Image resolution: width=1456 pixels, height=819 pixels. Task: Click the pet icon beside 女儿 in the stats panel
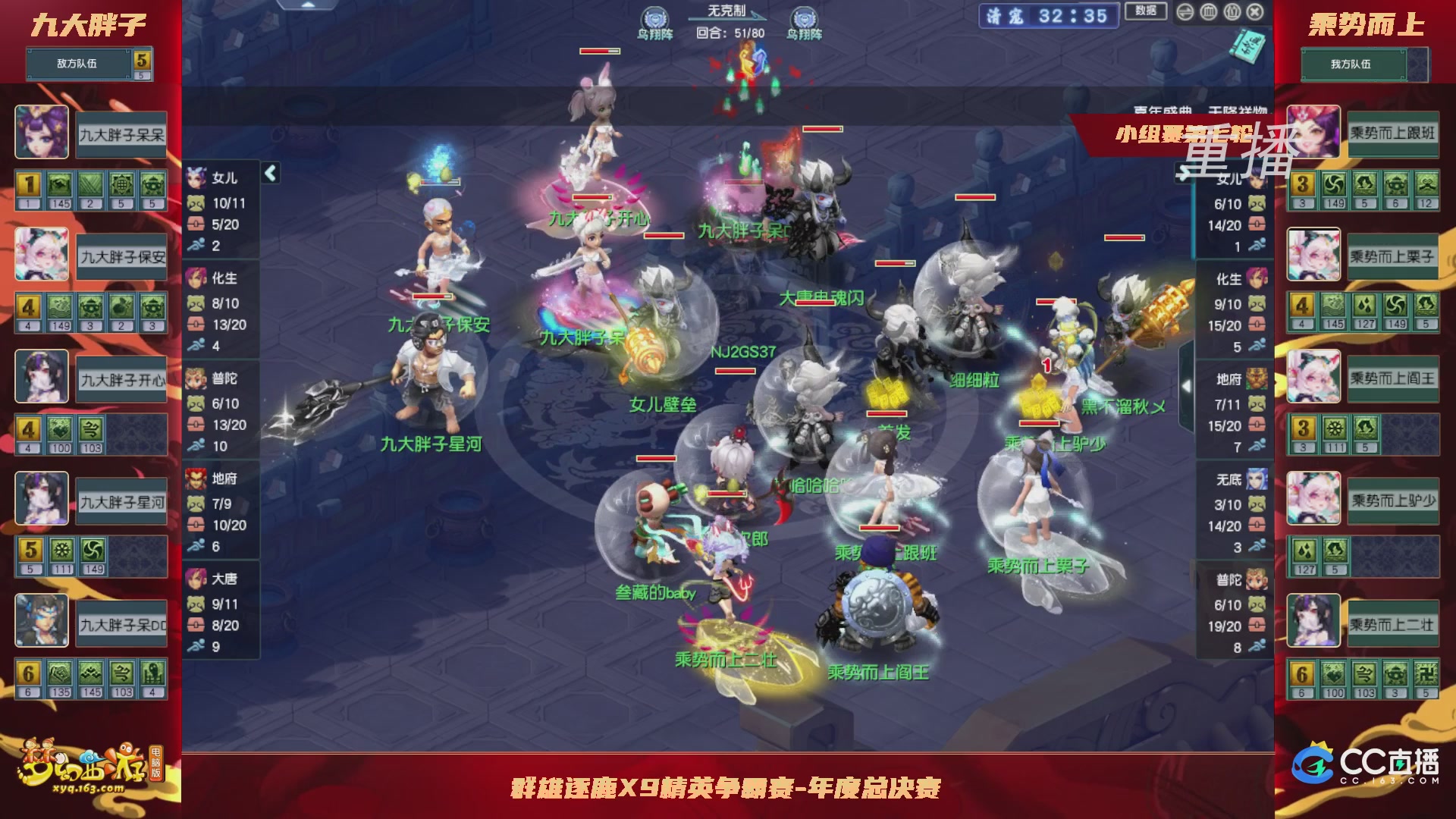click(196, 203)
